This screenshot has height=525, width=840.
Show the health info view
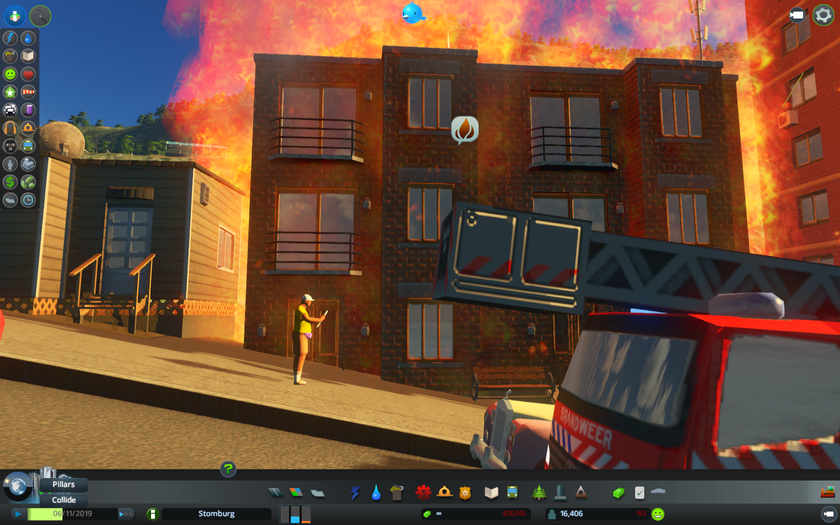pos(28,74)
